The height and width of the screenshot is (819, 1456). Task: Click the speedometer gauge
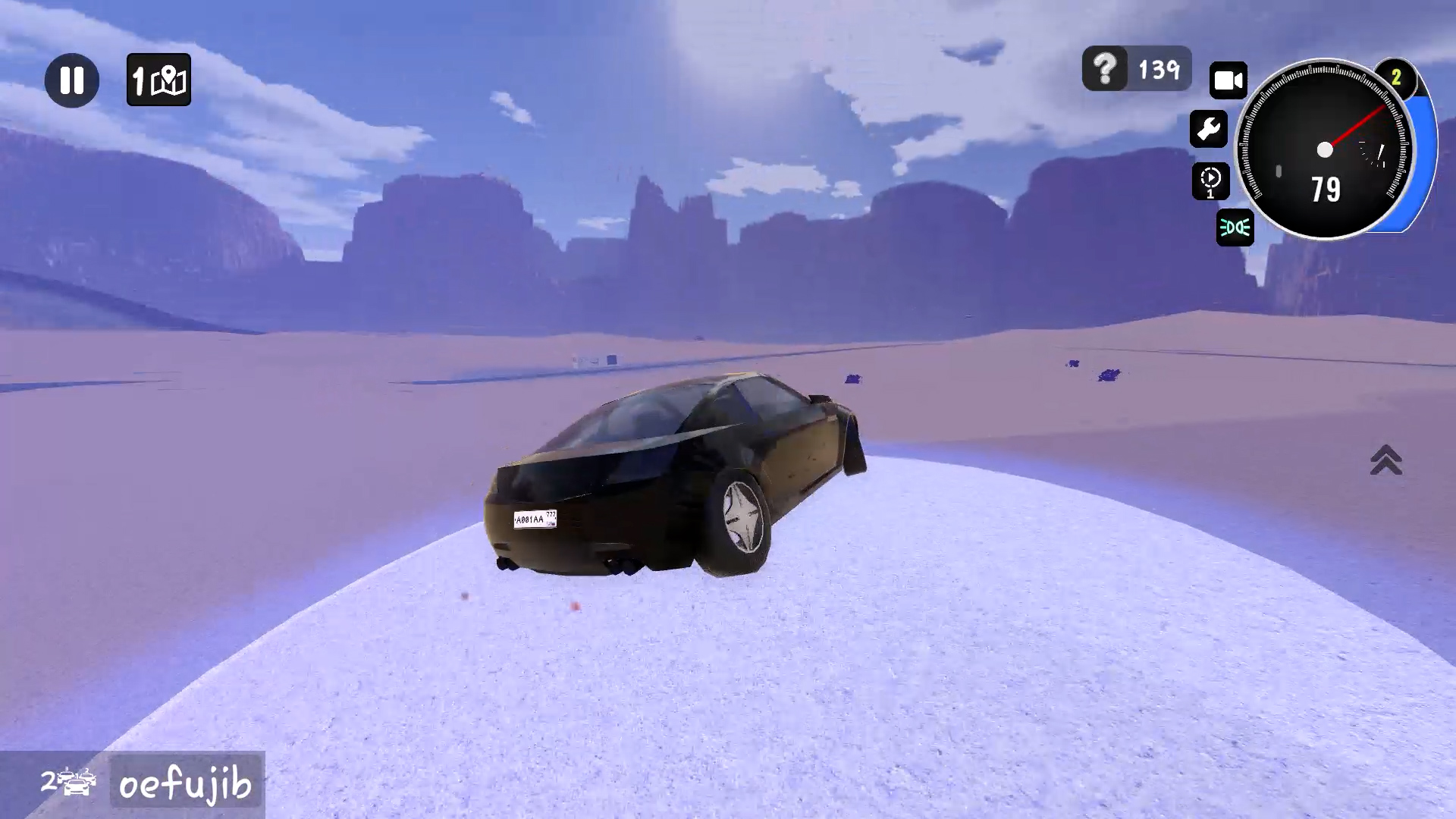tap(1327, 149)
